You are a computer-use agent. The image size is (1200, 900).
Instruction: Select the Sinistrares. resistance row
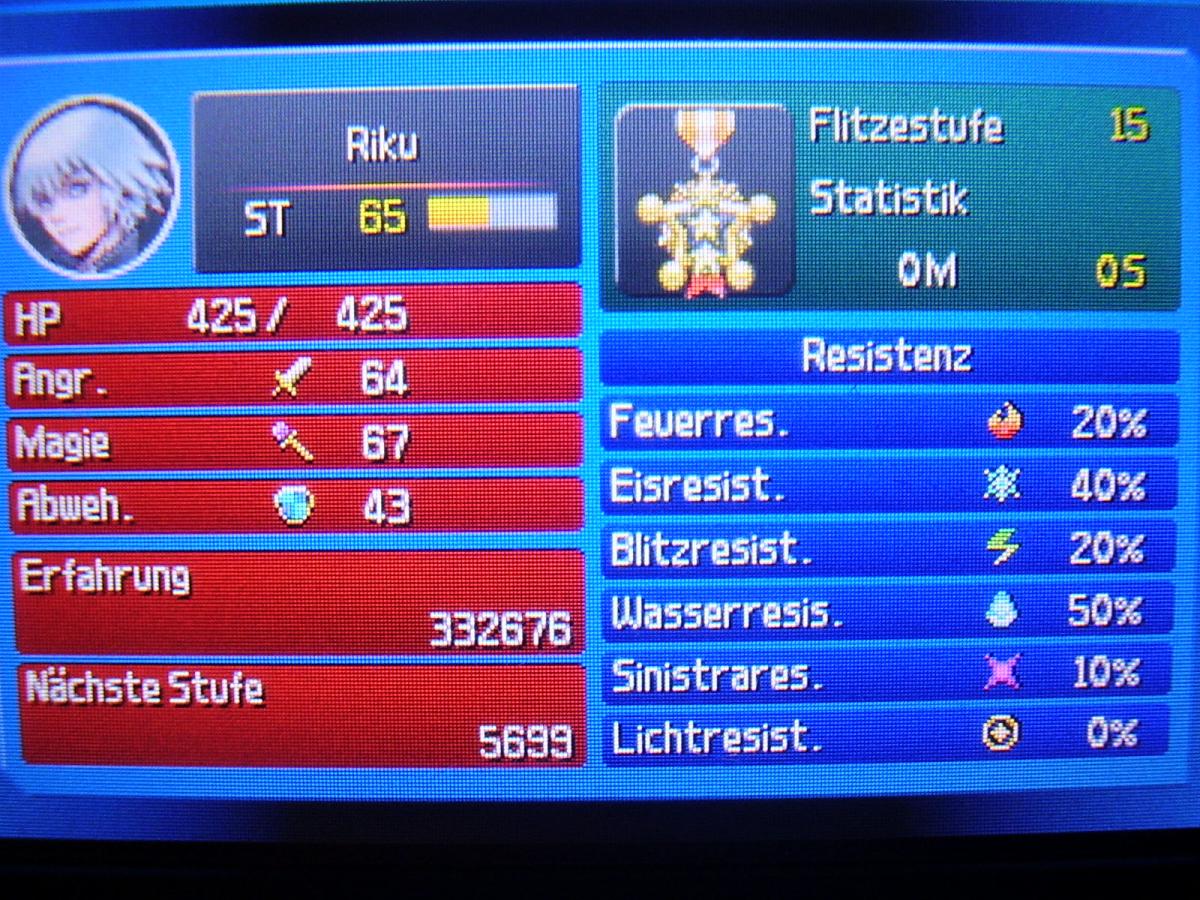[887, 674]
